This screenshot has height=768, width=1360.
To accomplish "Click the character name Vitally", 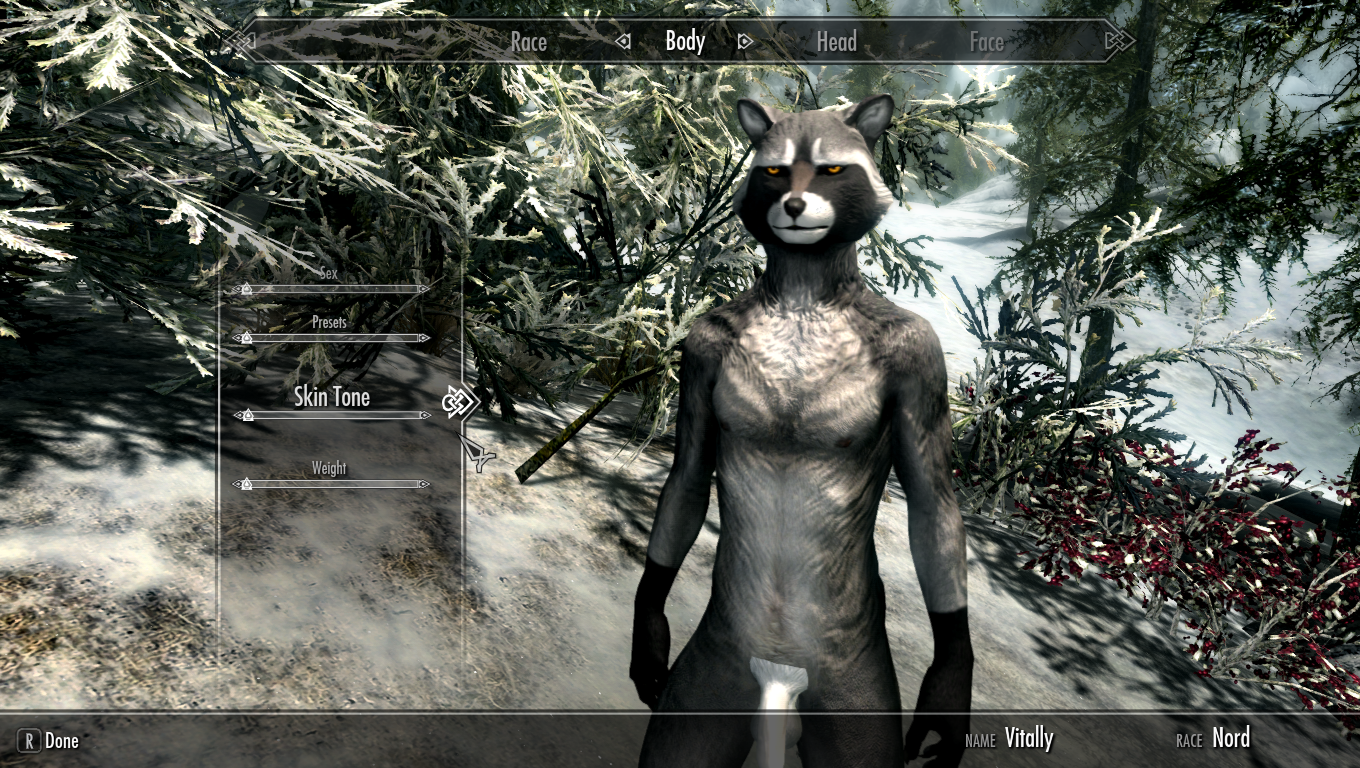I will (x=1030, y=738).
